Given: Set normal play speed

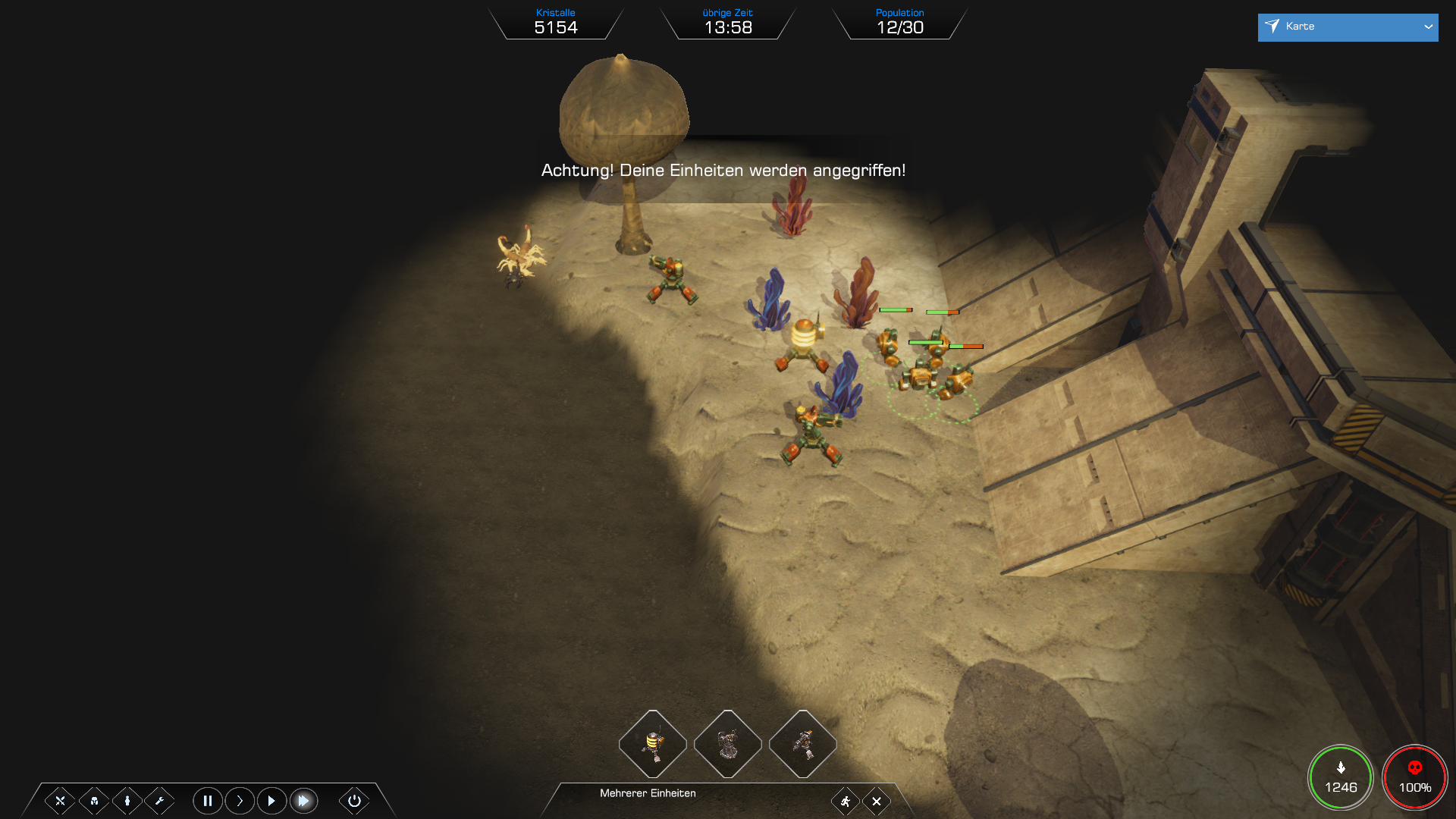Looking at the screenshot, I should (271, 801).
